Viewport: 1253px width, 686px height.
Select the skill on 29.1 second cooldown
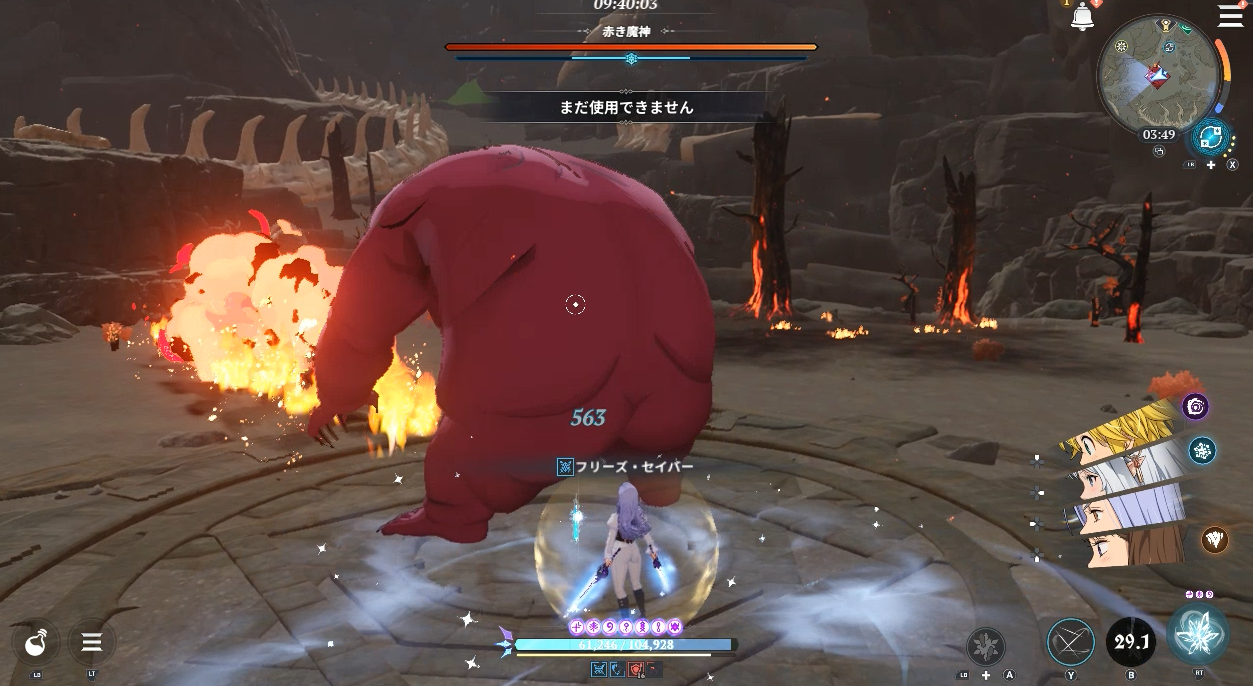[1130, 642]
